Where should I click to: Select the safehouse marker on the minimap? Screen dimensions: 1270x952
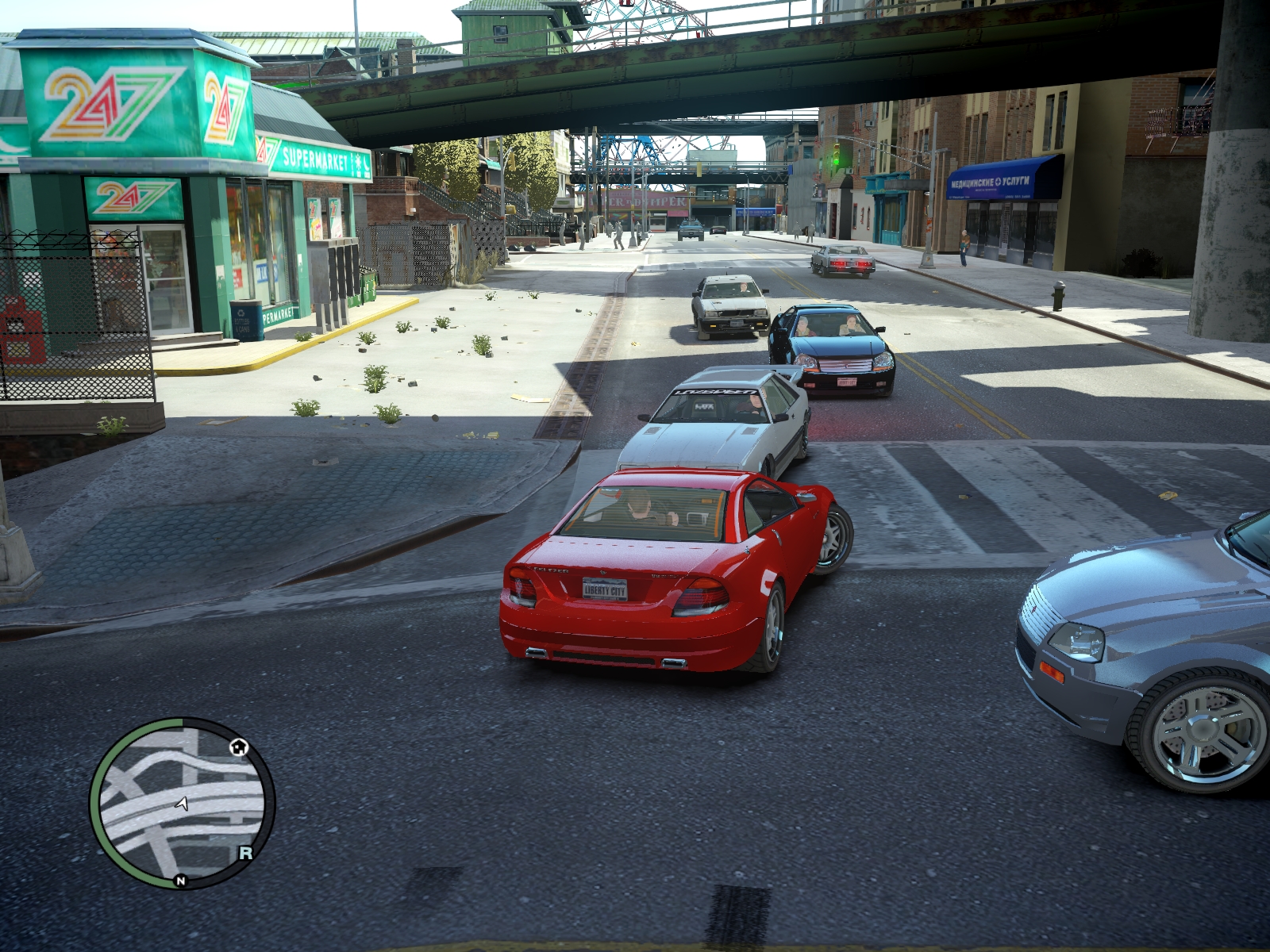click(x=239, y=747)
